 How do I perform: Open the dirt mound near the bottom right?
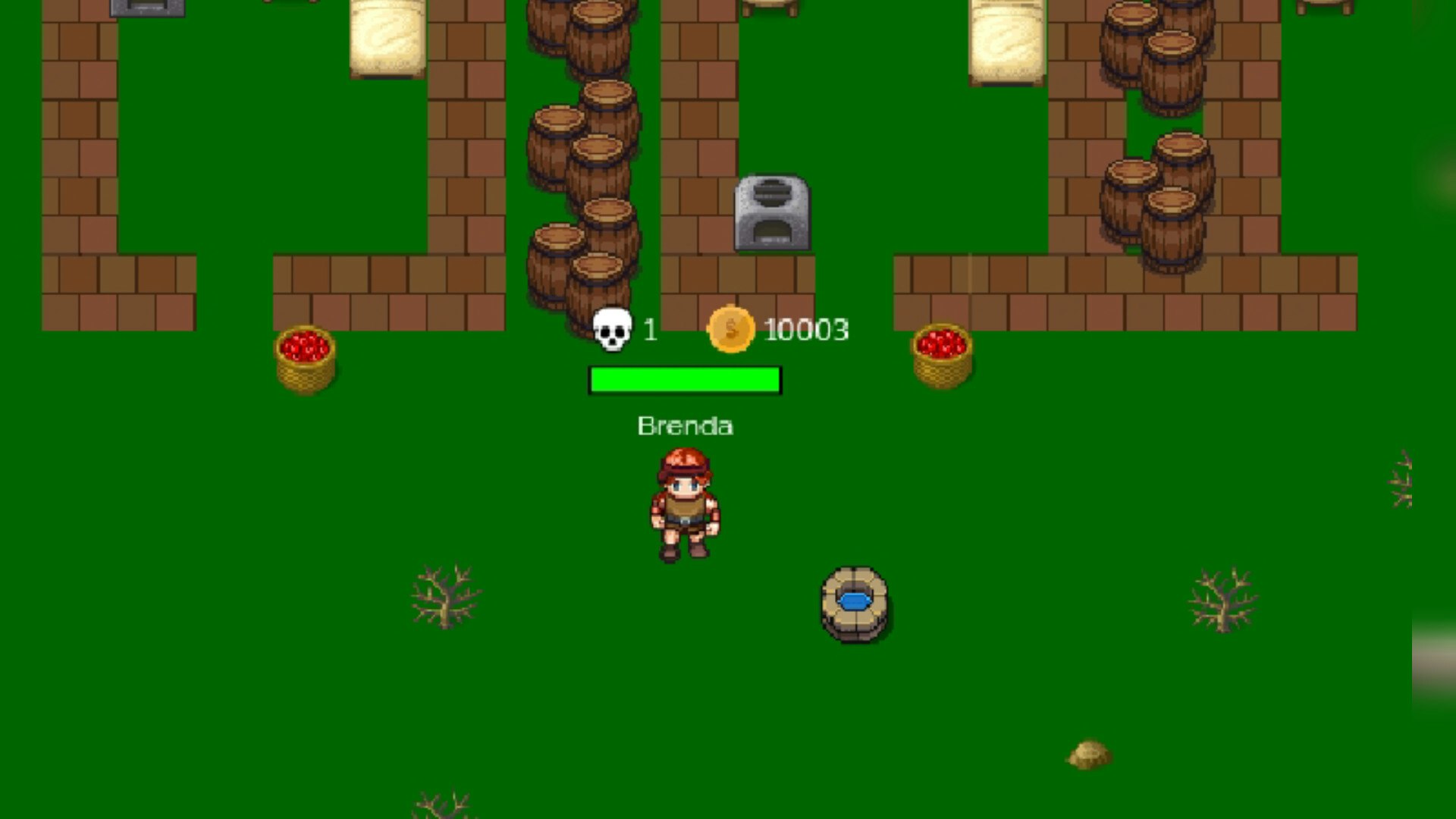click(x=1089, y=753)
